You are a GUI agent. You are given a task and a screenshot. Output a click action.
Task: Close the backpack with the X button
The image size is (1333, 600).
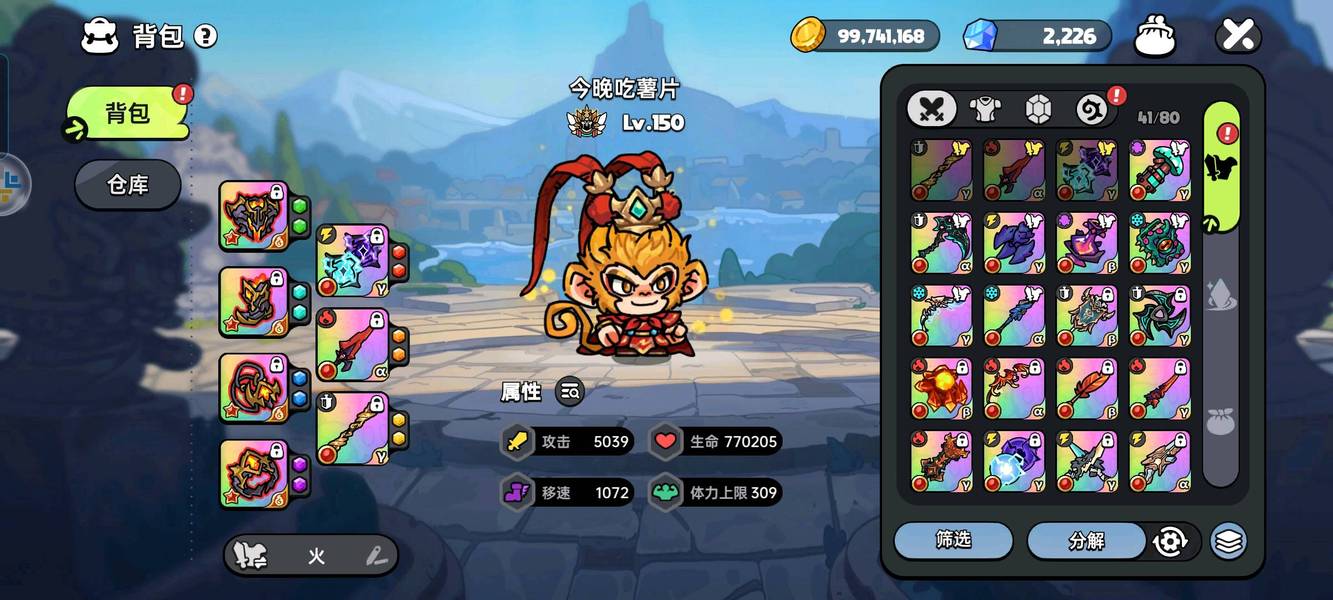tap(1237, 36)
